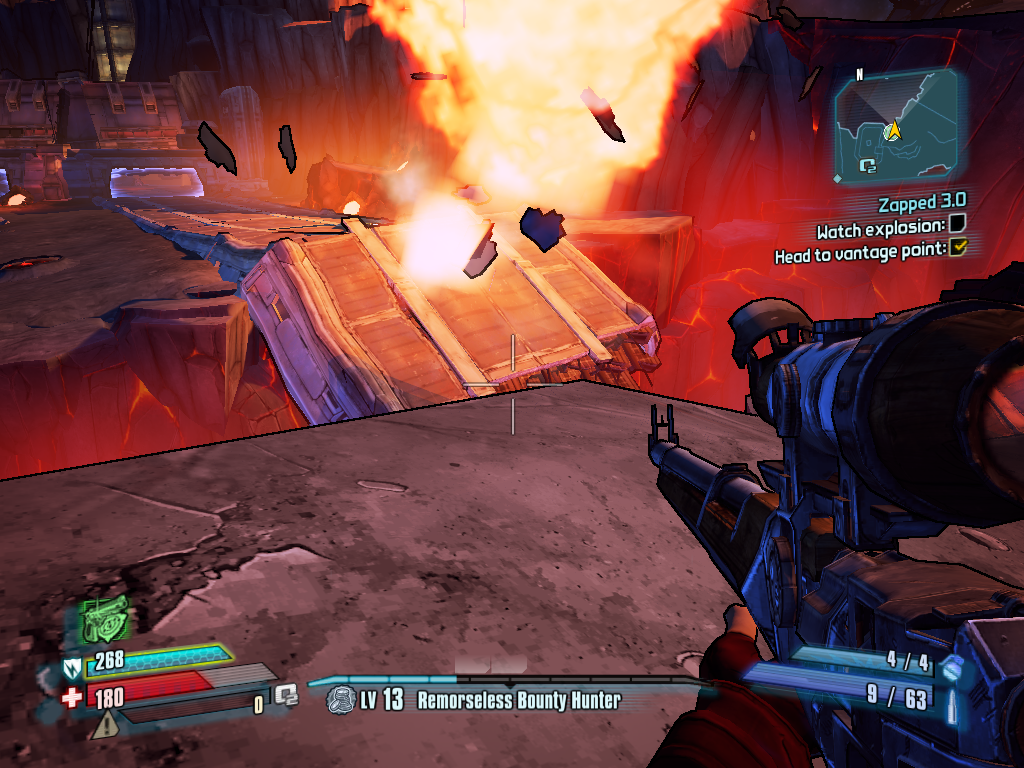Click the yellow player arrow on the minimap

893,129
